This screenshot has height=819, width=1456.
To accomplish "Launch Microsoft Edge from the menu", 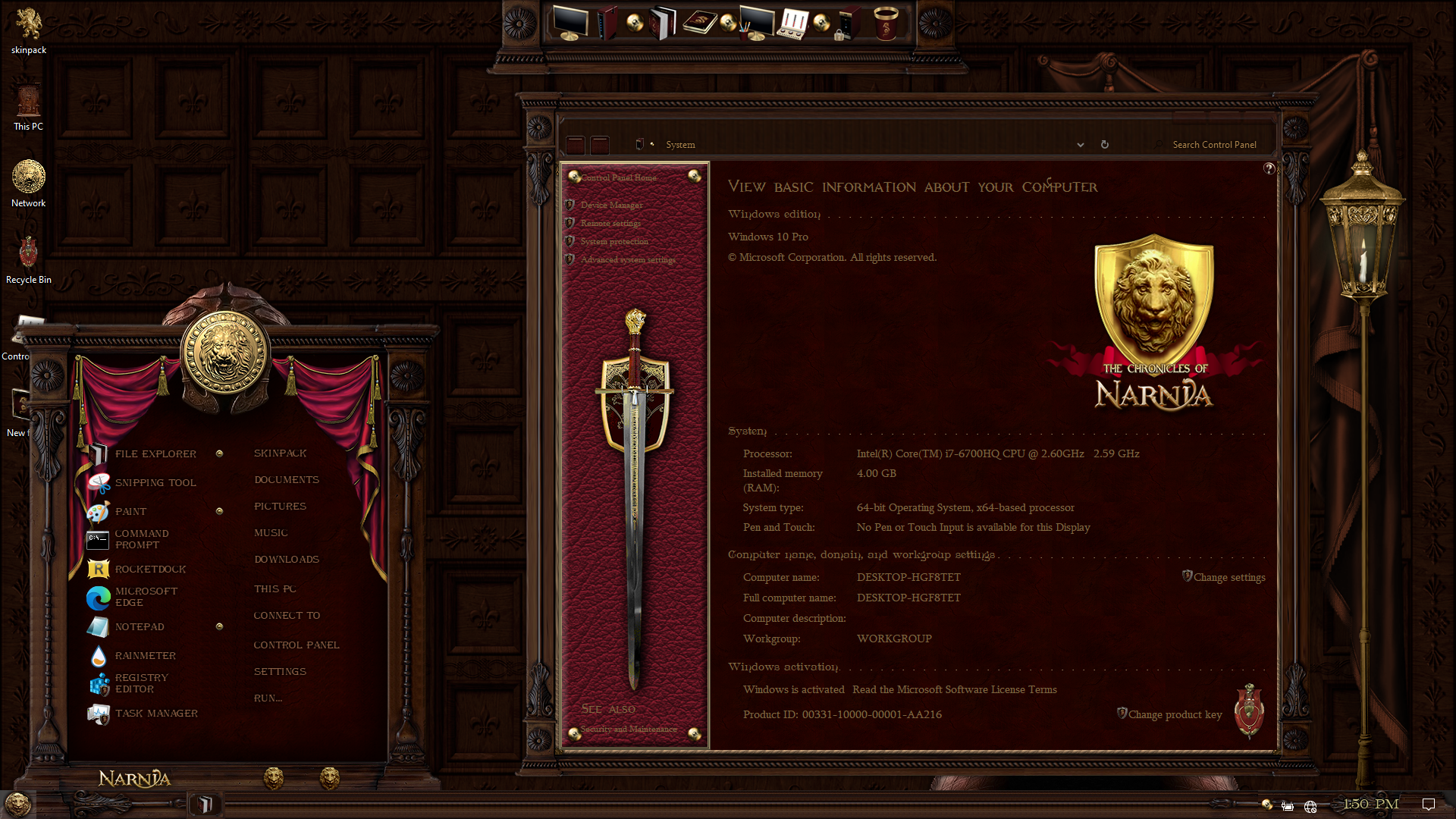I will click(146, 597).
